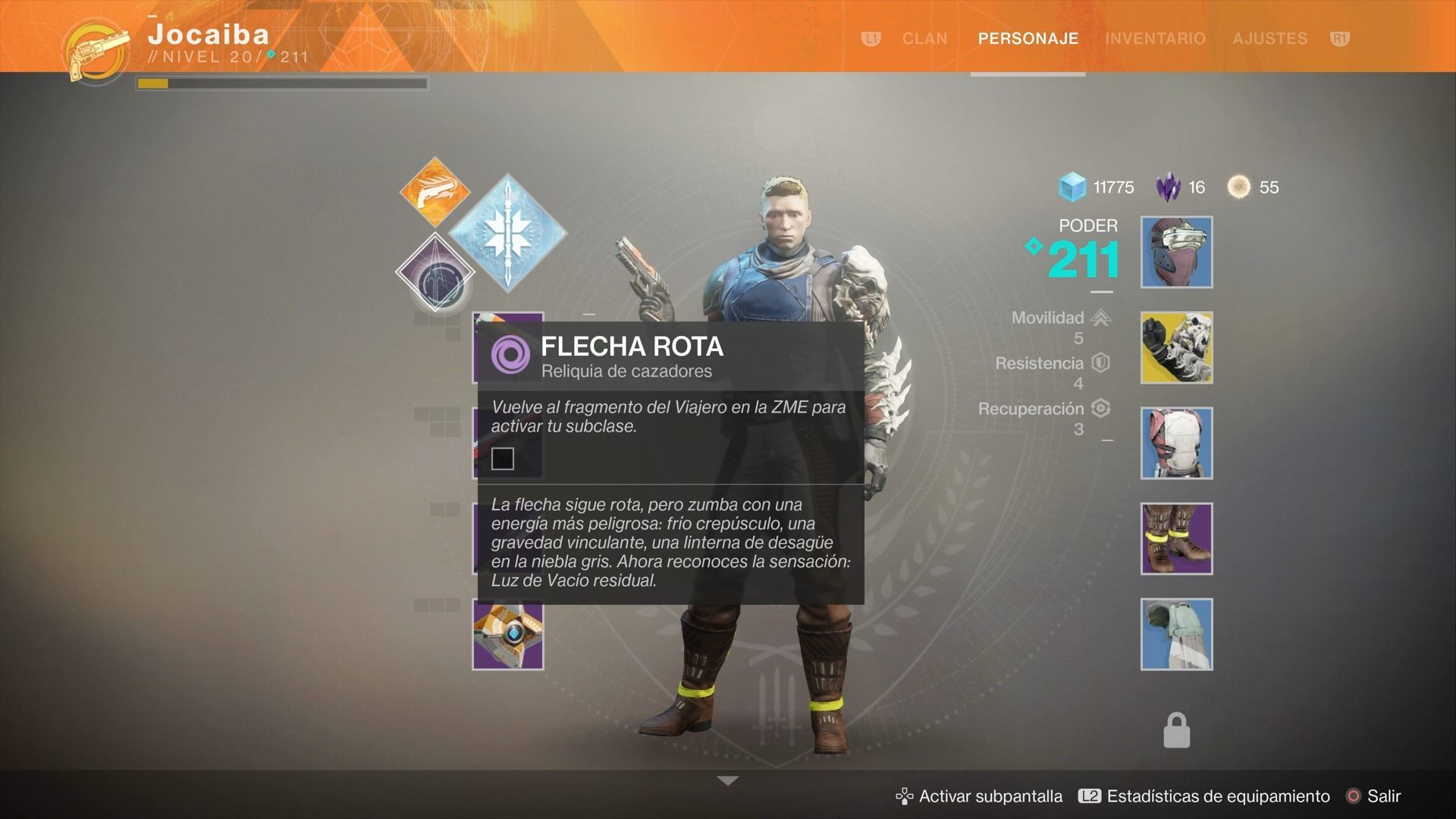Image resolution: width=1456 pixels, height=819 pixels.
Task: Open the exotic skull gauntlets slot
Action: tap(1176, 348)
